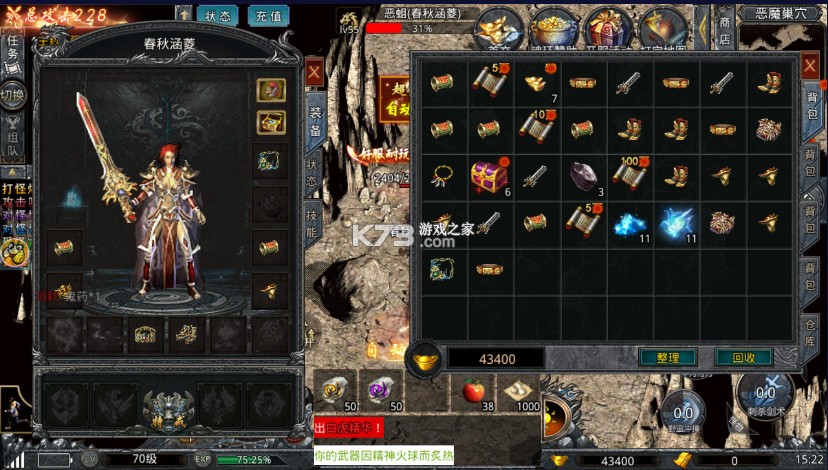Select the scroll stack marked 100
Viewport: 828px width, 470px height.
coord(629,175)
